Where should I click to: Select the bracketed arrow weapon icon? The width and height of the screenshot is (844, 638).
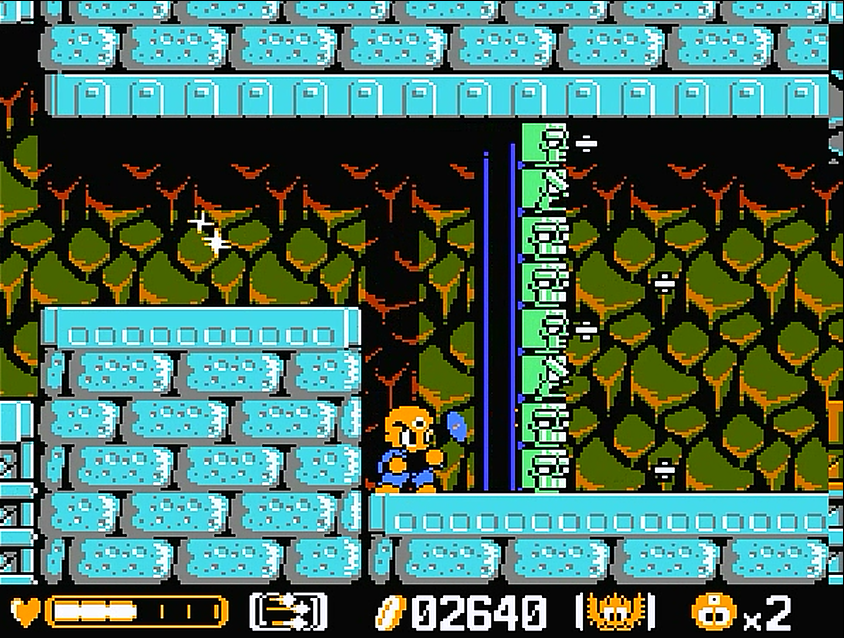point(288,611)
